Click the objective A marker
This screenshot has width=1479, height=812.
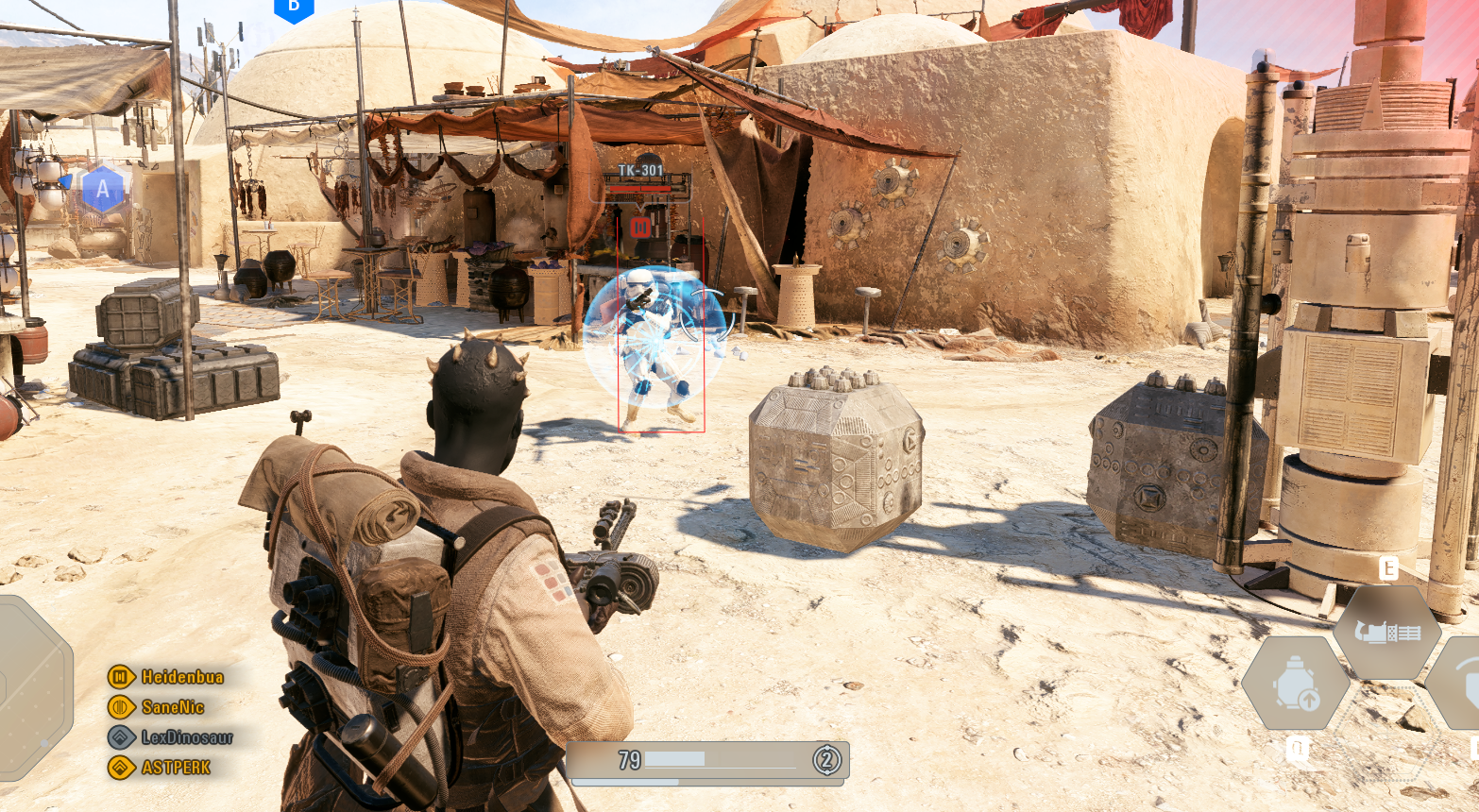coord(103,190)
